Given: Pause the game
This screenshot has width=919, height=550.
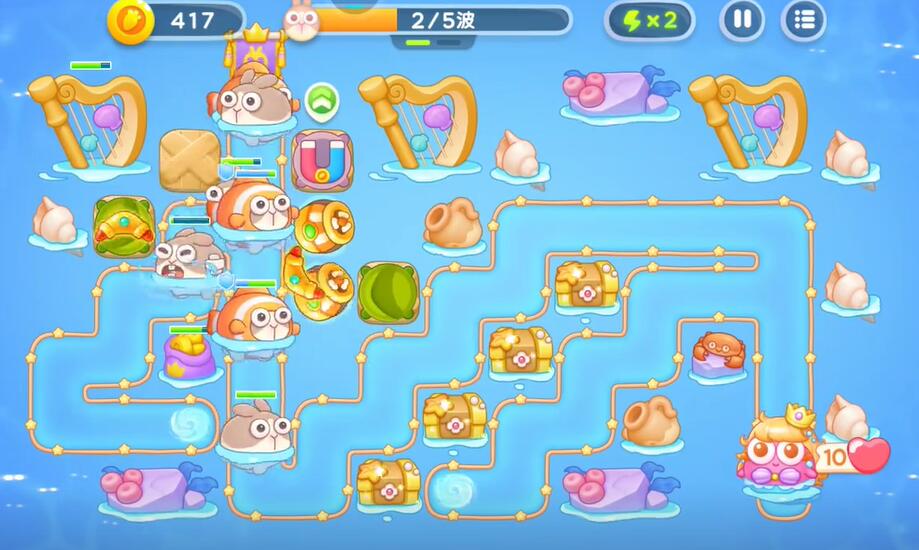Looking at the screenshot, I should [742, 20].
